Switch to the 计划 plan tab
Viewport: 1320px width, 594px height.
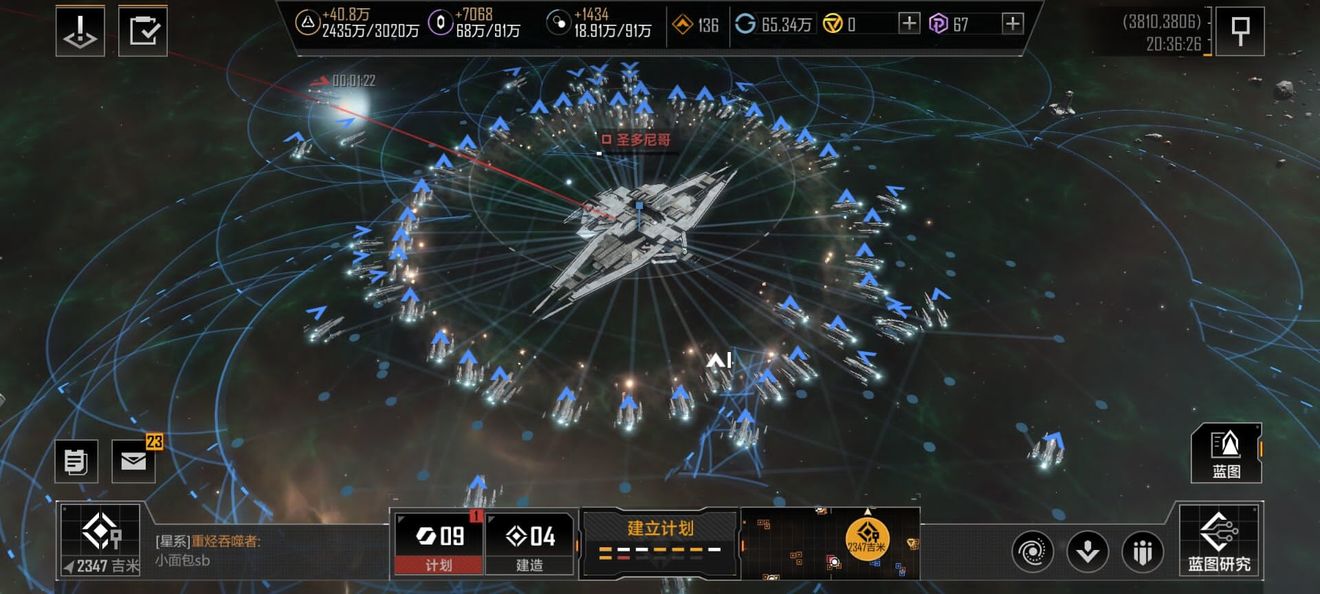pyautogui.click(x=439, y=544)
